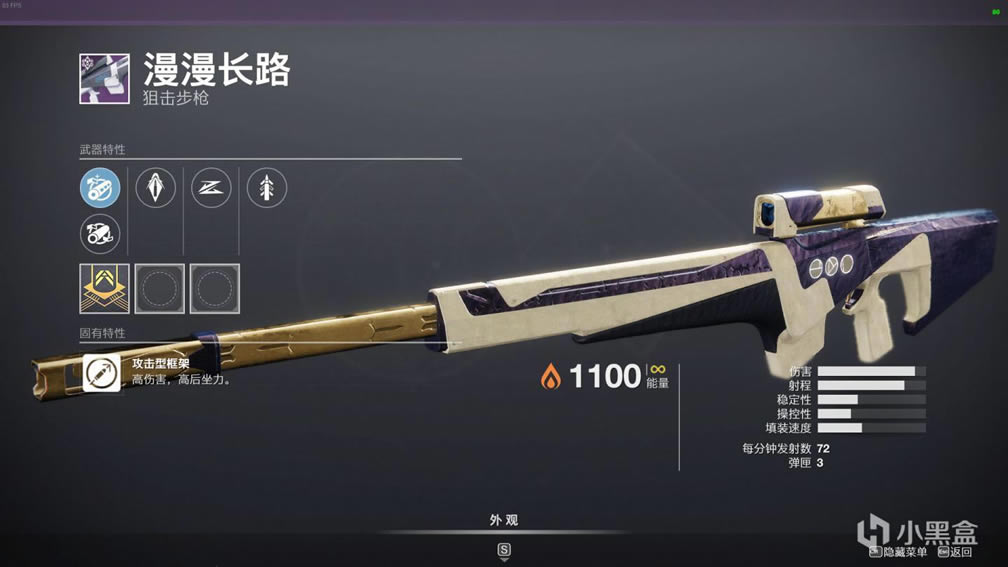
Task: Click the 漫漫长路 weapon thumbnail icon
Action: [x=104, y=79]
